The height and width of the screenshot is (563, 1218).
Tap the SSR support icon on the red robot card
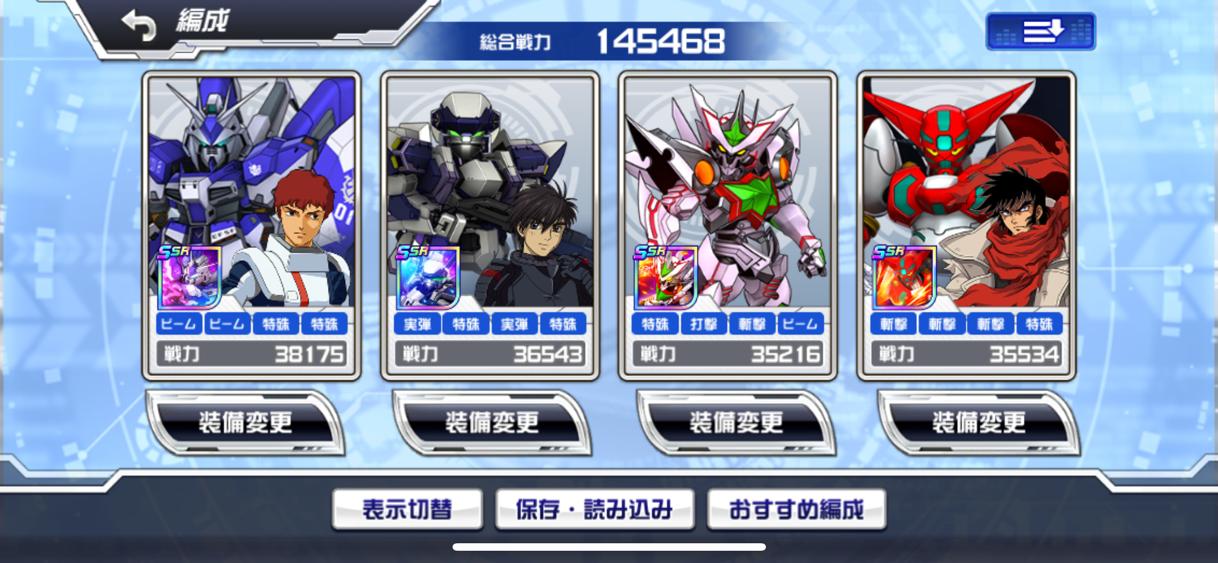[x=904, y=276]
